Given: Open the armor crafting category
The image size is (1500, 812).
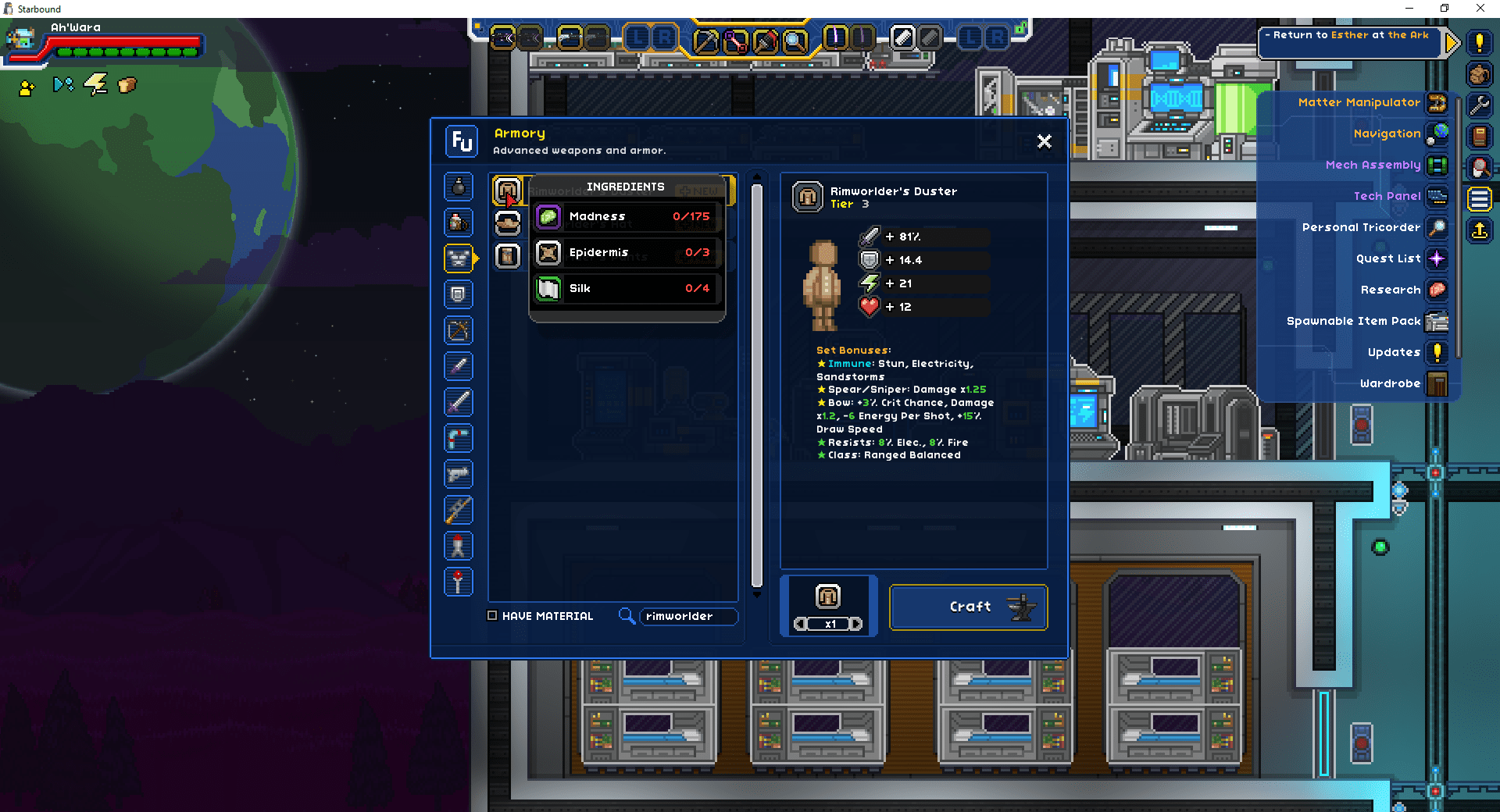Looking at the screenshot, I should [459, 258].
